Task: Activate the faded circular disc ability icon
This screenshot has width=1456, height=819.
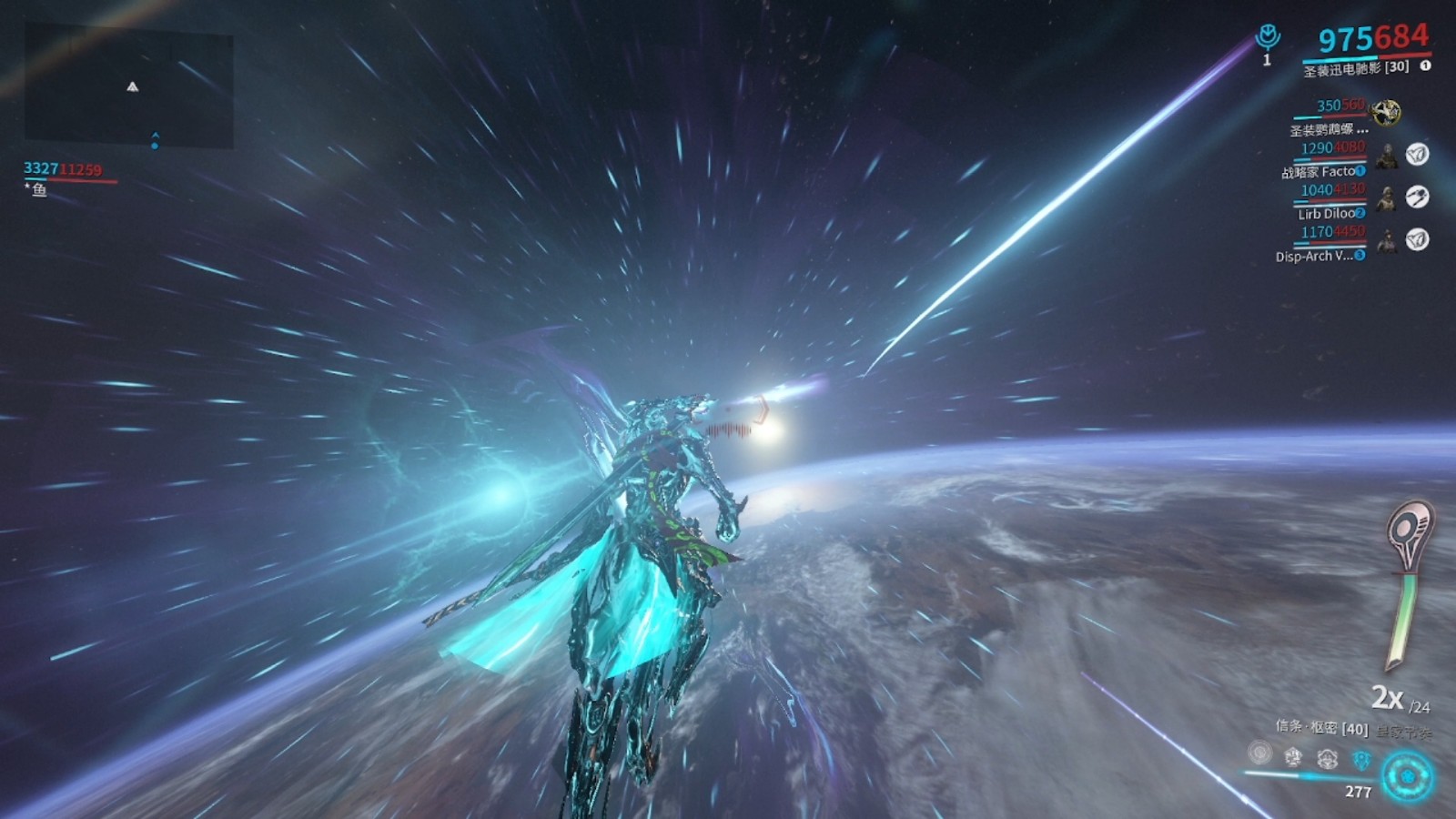Action: 1259,753
